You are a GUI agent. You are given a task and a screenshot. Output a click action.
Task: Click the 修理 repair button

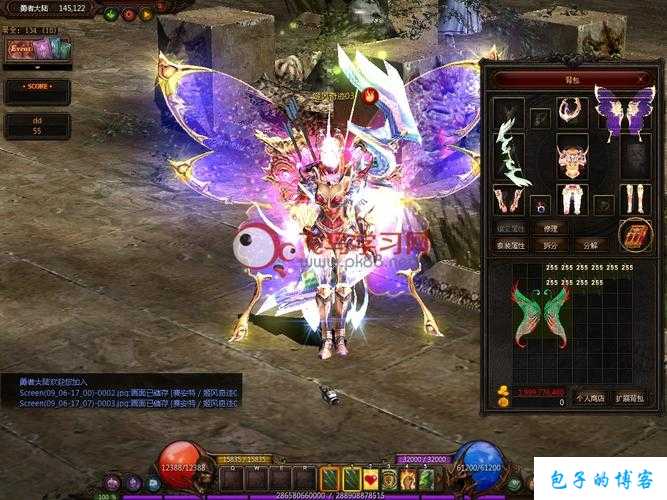click(551, 228)
